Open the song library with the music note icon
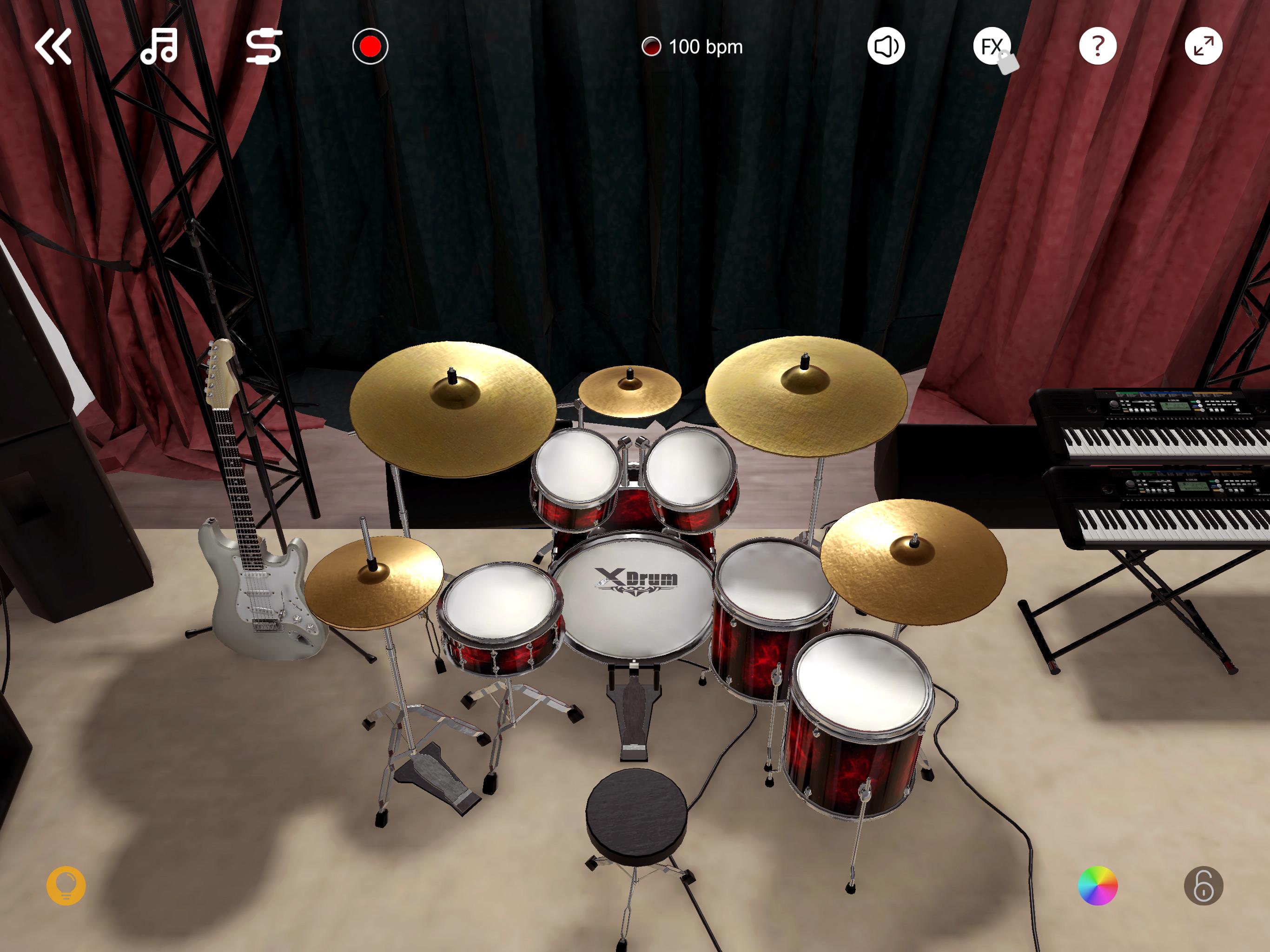This screenshot has width=1270, height=952. point(161,46)
